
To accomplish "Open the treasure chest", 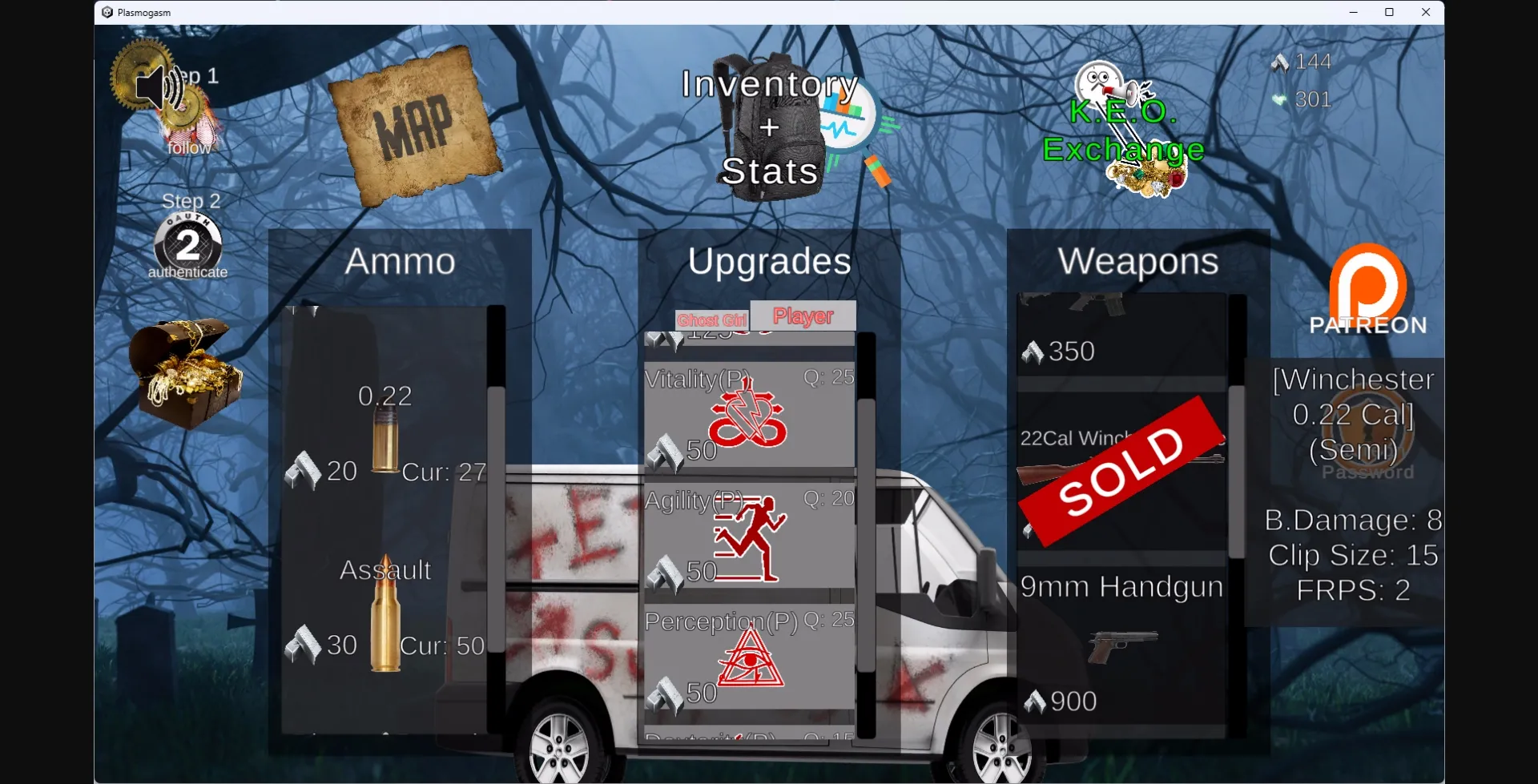I will (x=186, y=370).
